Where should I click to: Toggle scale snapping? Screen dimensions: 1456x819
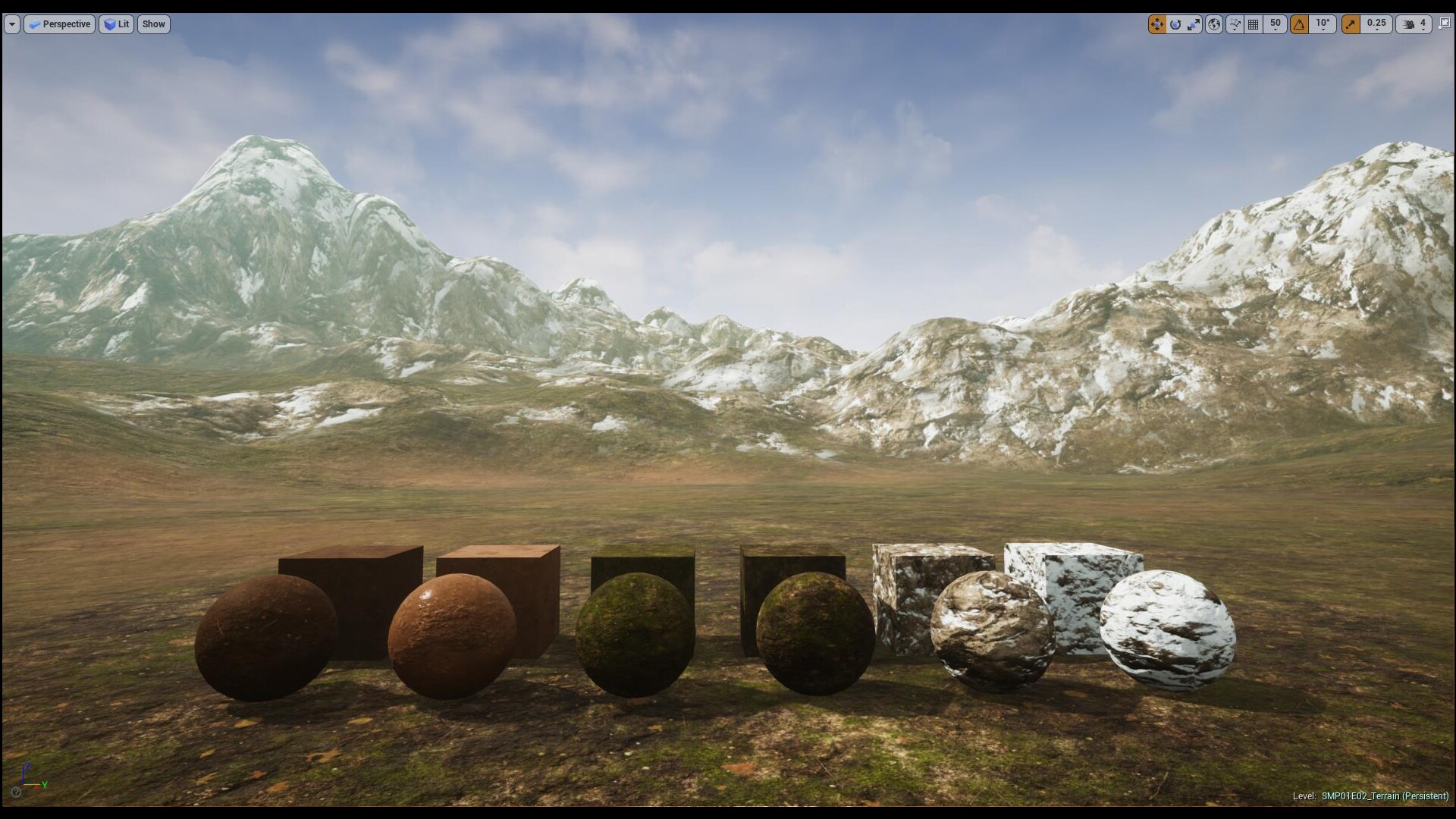pos(1351,24)
